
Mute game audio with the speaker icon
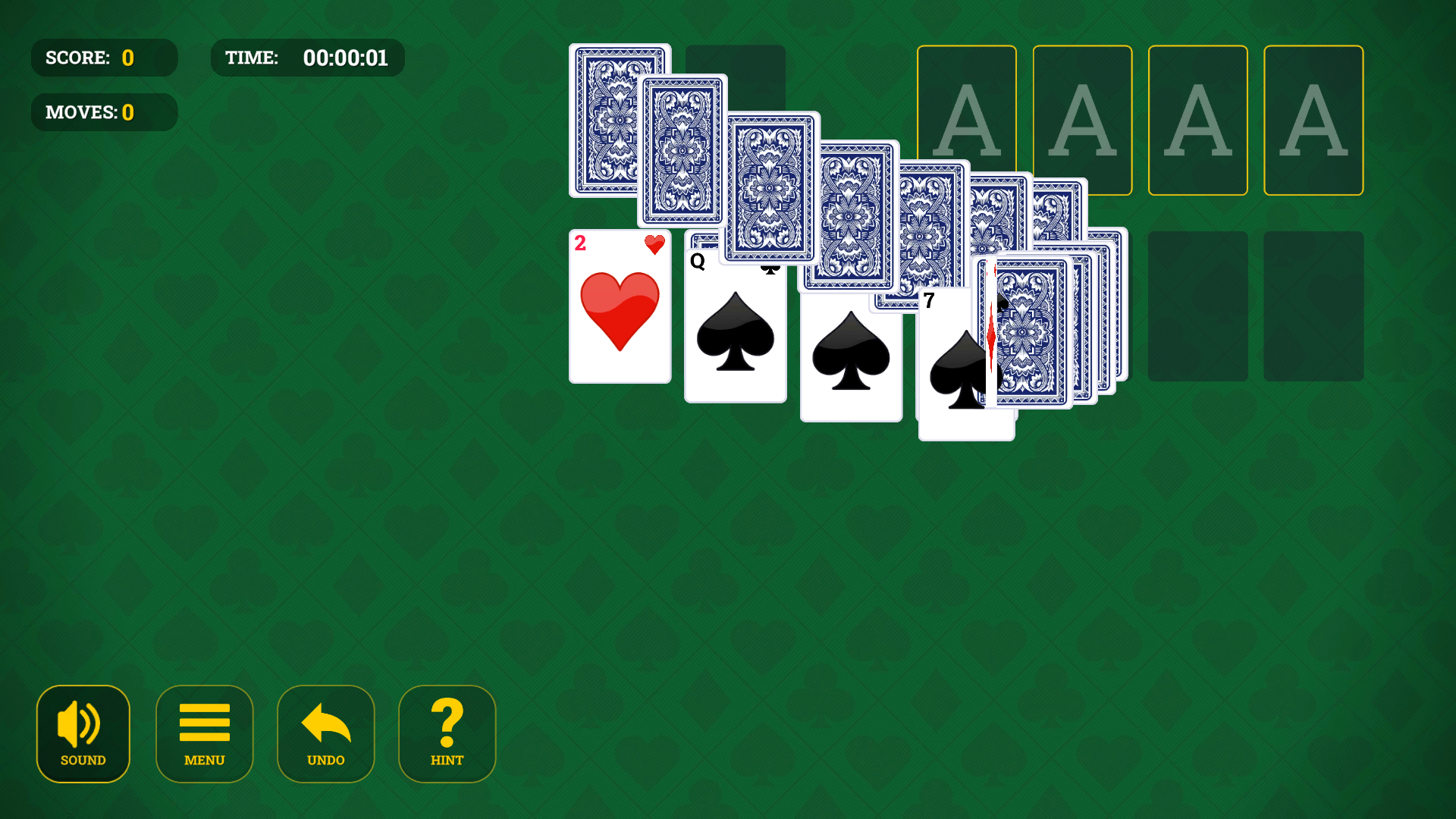pos(83,724)
